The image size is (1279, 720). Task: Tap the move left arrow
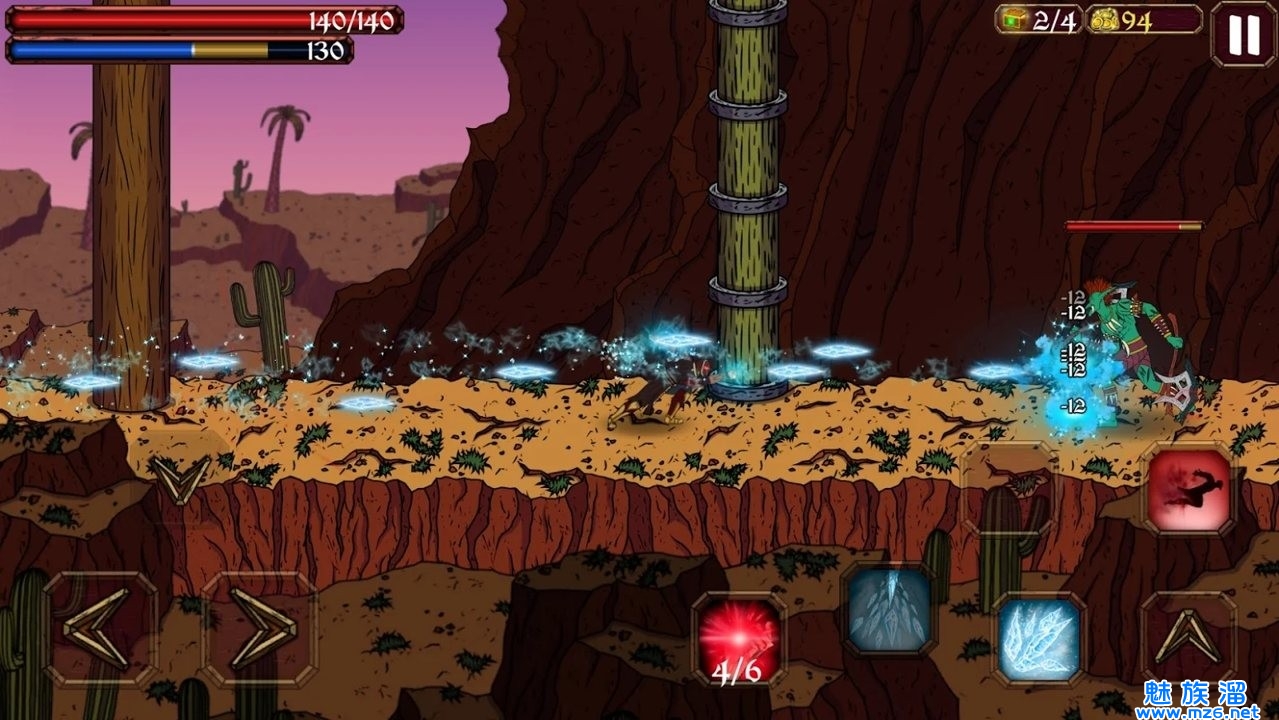pyautogui.click(x=100, y=629)
